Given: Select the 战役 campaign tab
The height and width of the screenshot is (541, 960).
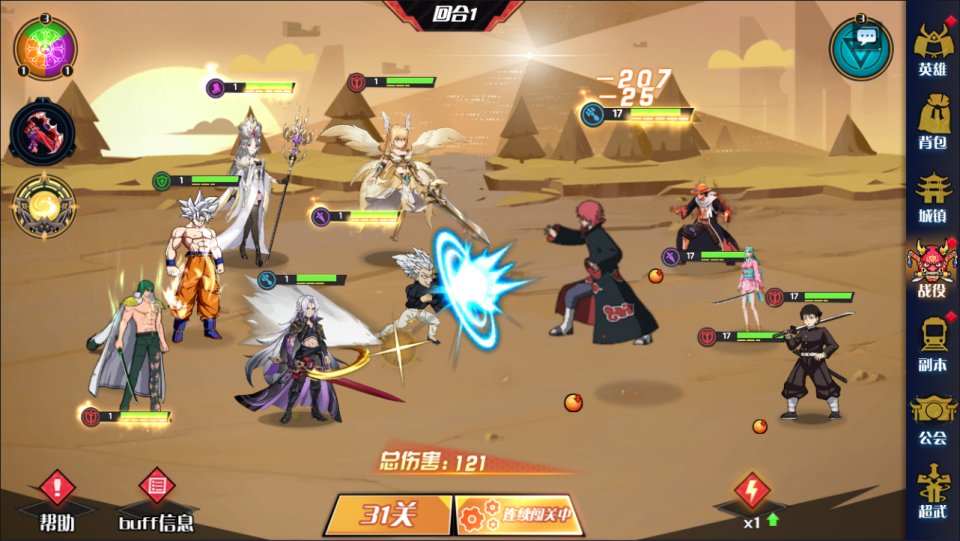Looking at the screenshot, I should [x=932, y=270].
